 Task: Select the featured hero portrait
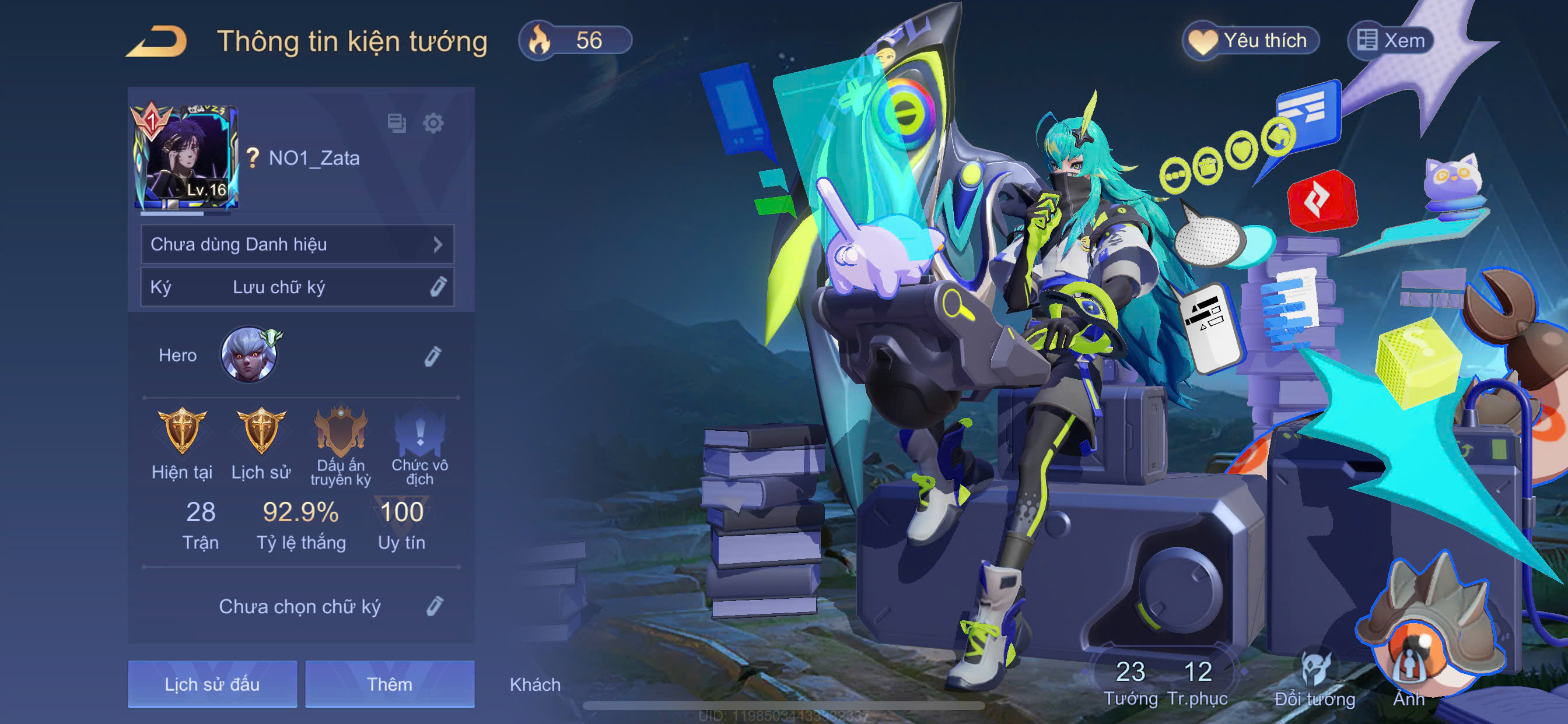click(x=249, y=354)
